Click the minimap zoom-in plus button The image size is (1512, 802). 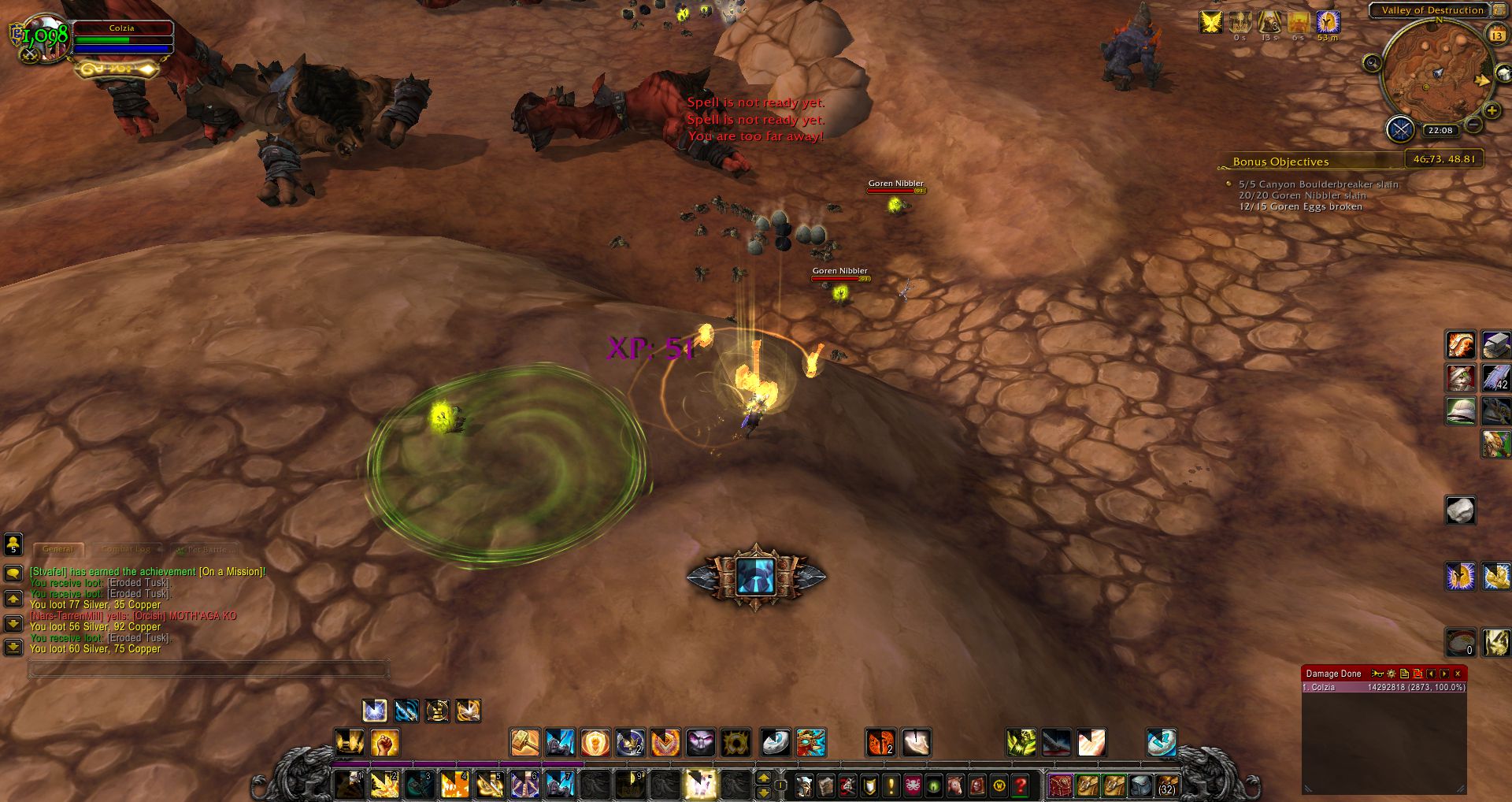(x=1491, y=110)
